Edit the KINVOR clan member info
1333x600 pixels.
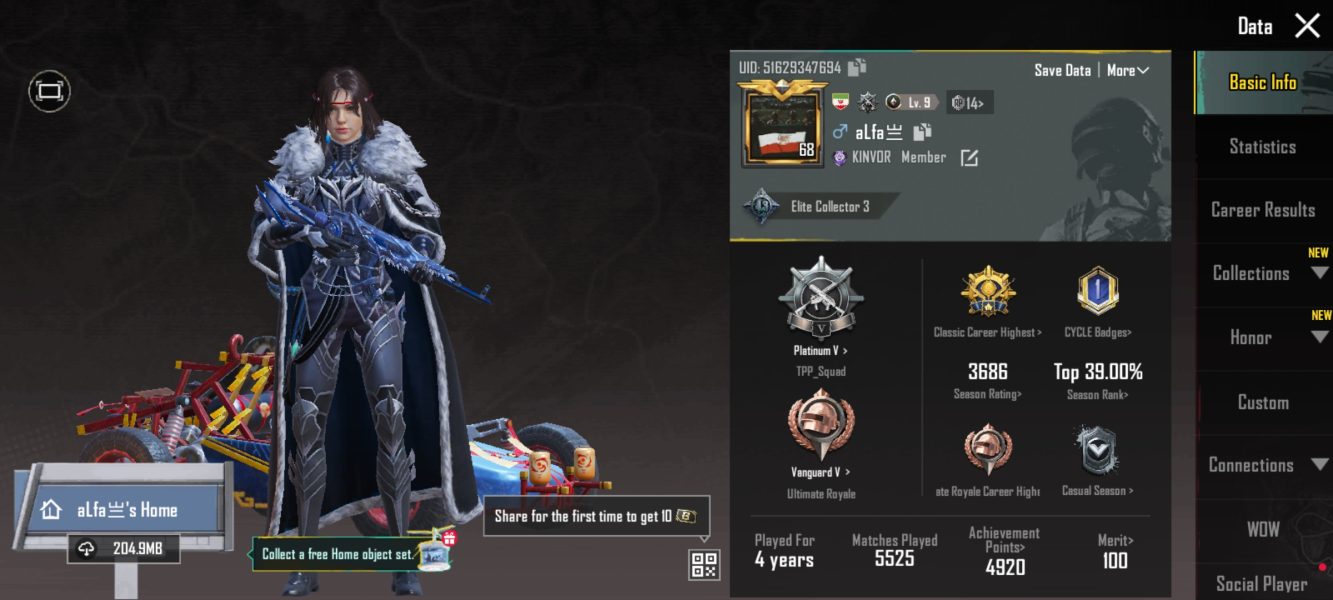pyautogui.click(x=969, y=158)
